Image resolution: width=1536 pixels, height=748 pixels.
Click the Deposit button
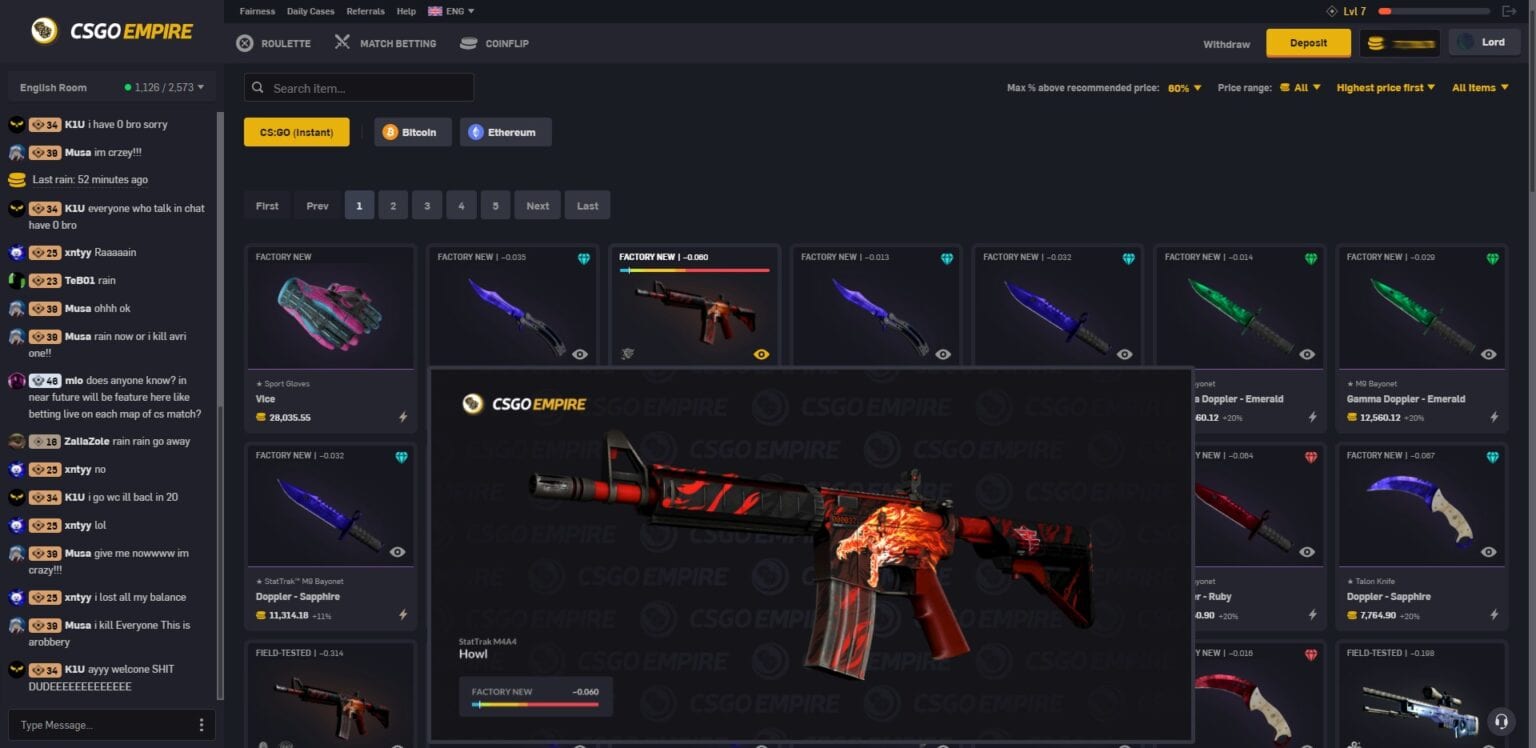point(1308,43)
